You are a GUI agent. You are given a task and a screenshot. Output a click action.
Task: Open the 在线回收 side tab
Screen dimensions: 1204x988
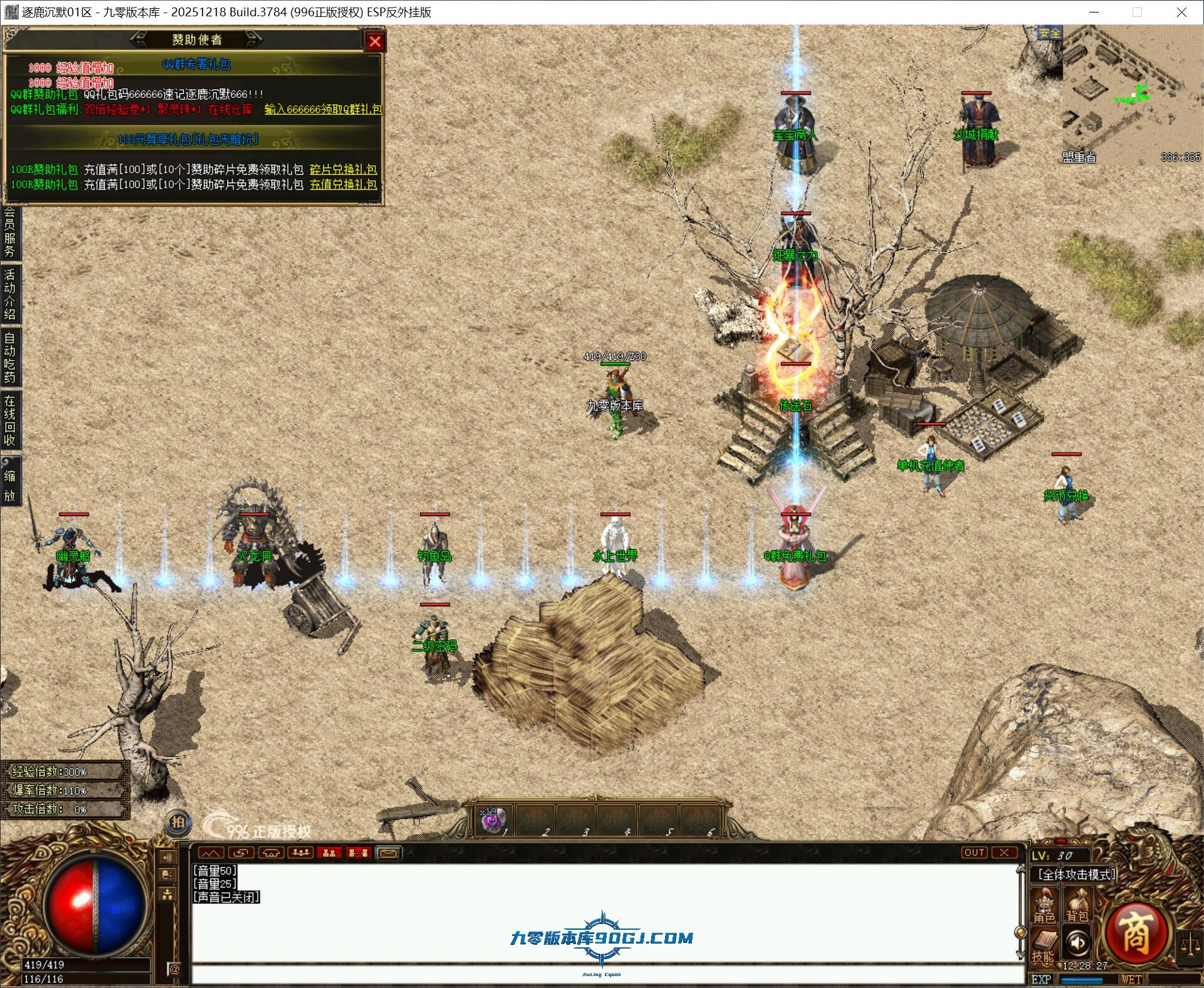point(9,420)
